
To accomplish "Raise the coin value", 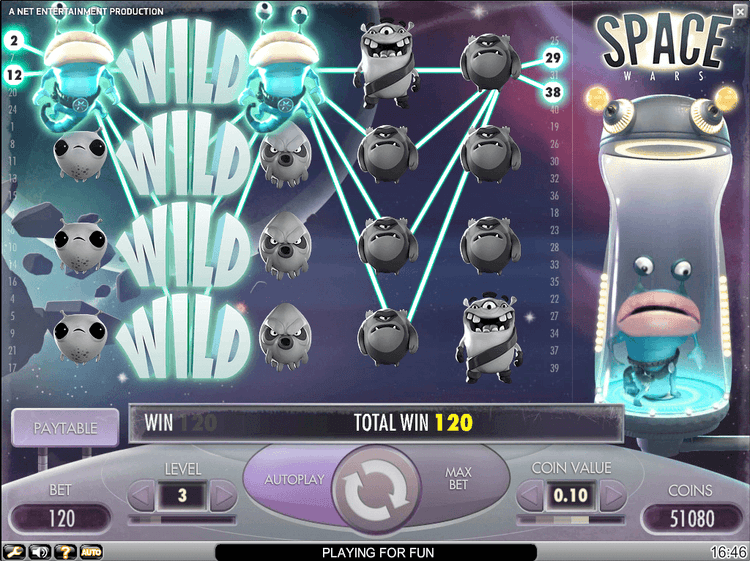I will (x=609, y=494).
